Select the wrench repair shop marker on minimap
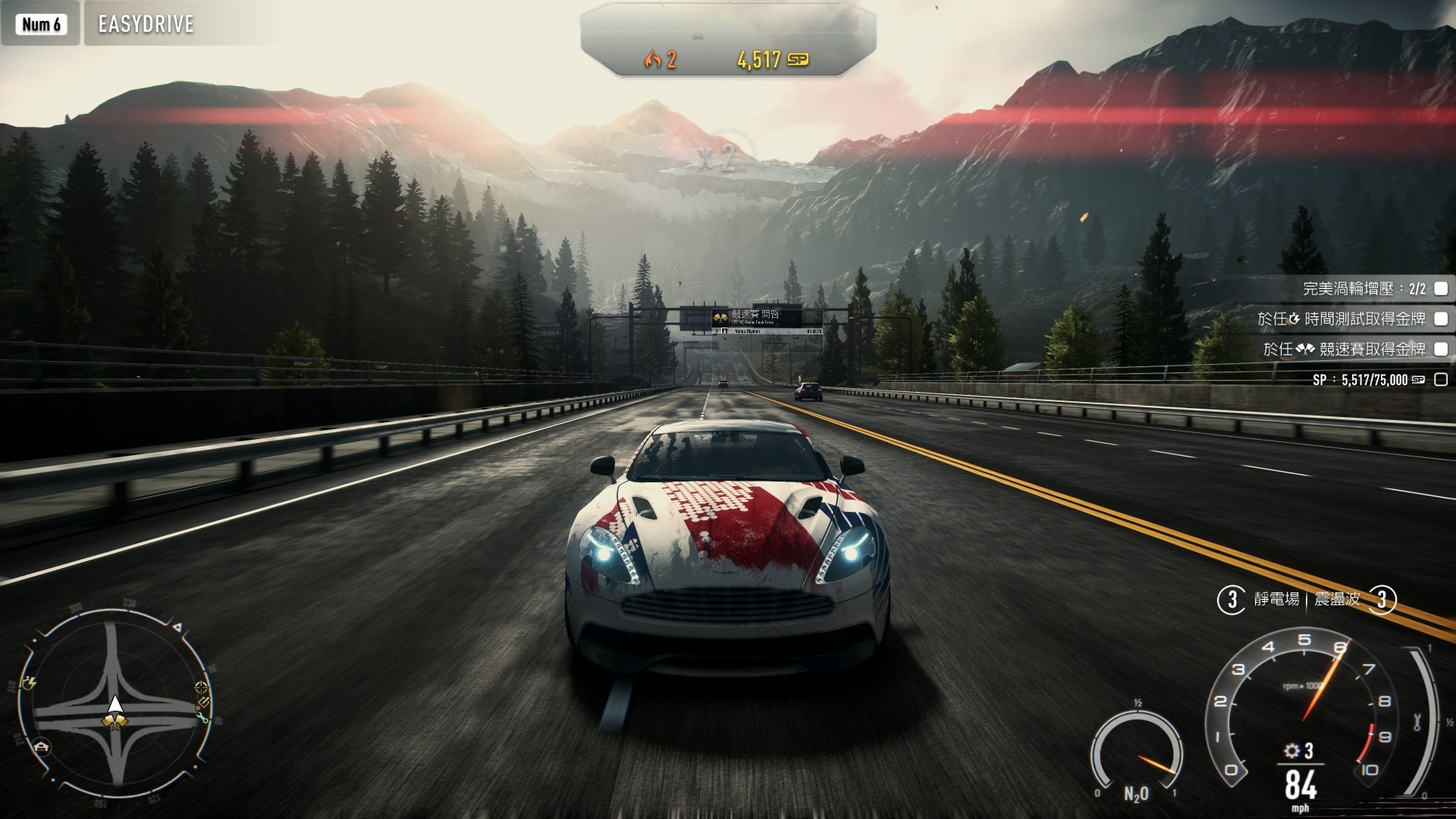 point(202,717)
